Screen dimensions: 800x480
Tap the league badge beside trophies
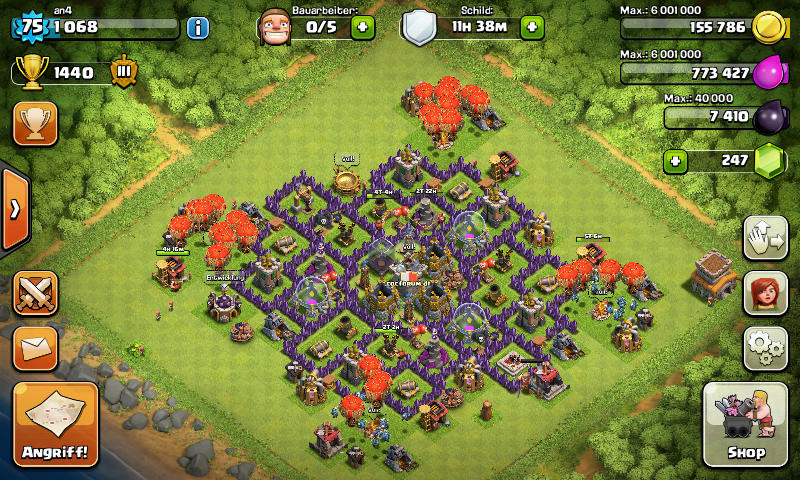pos(124,72)
